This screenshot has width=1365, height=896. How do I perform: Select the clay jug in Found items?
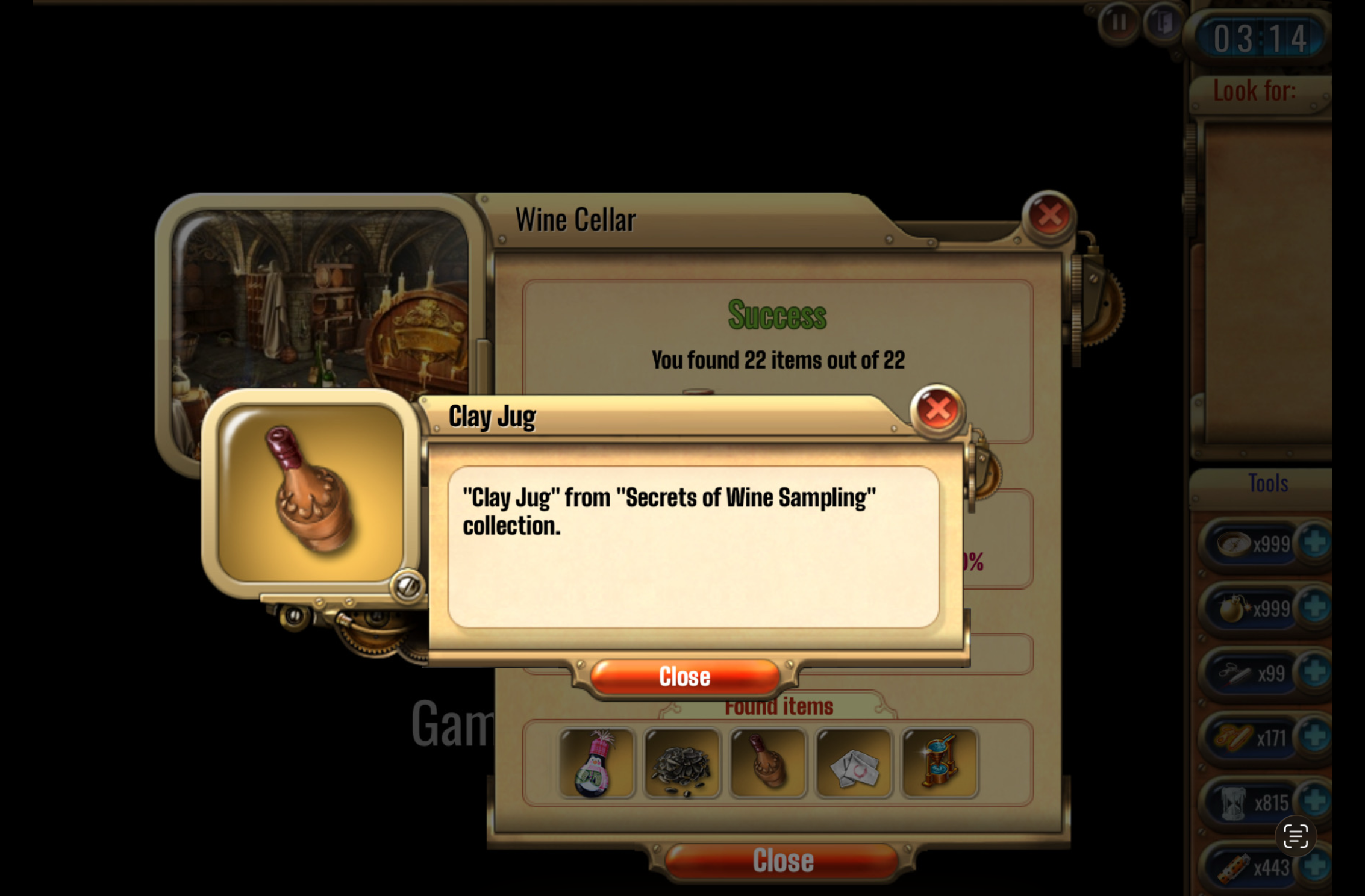767,764
